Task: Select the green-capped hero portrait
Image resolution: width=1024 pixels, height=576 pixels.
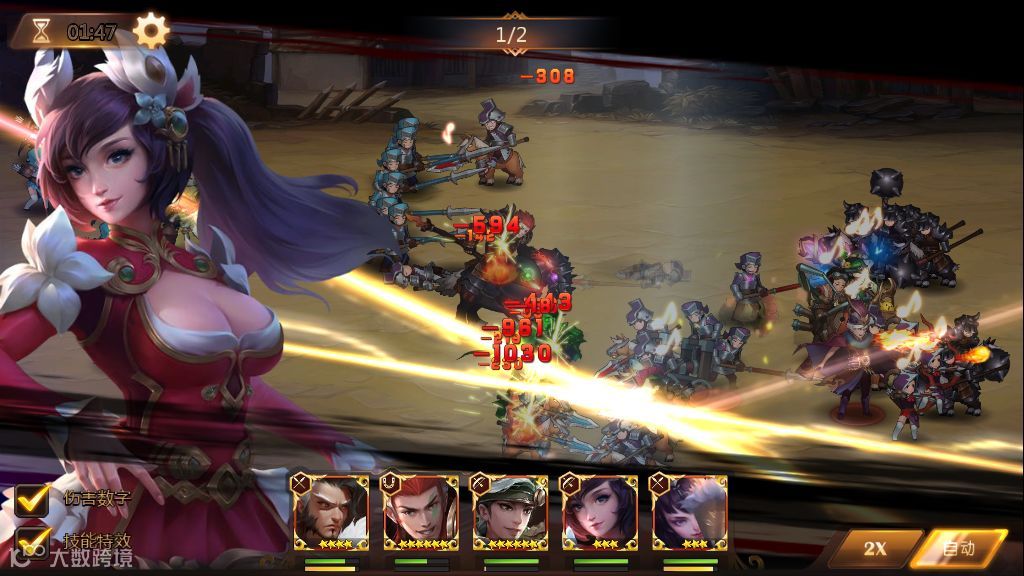Action: (x=510, y=513)
